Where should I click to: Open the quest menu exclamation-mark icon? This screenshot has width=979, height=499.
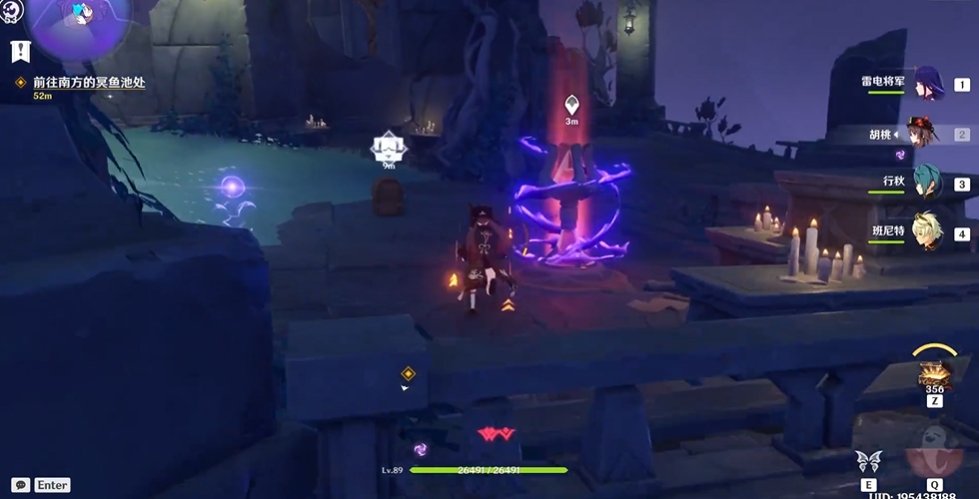click(20, 52)
